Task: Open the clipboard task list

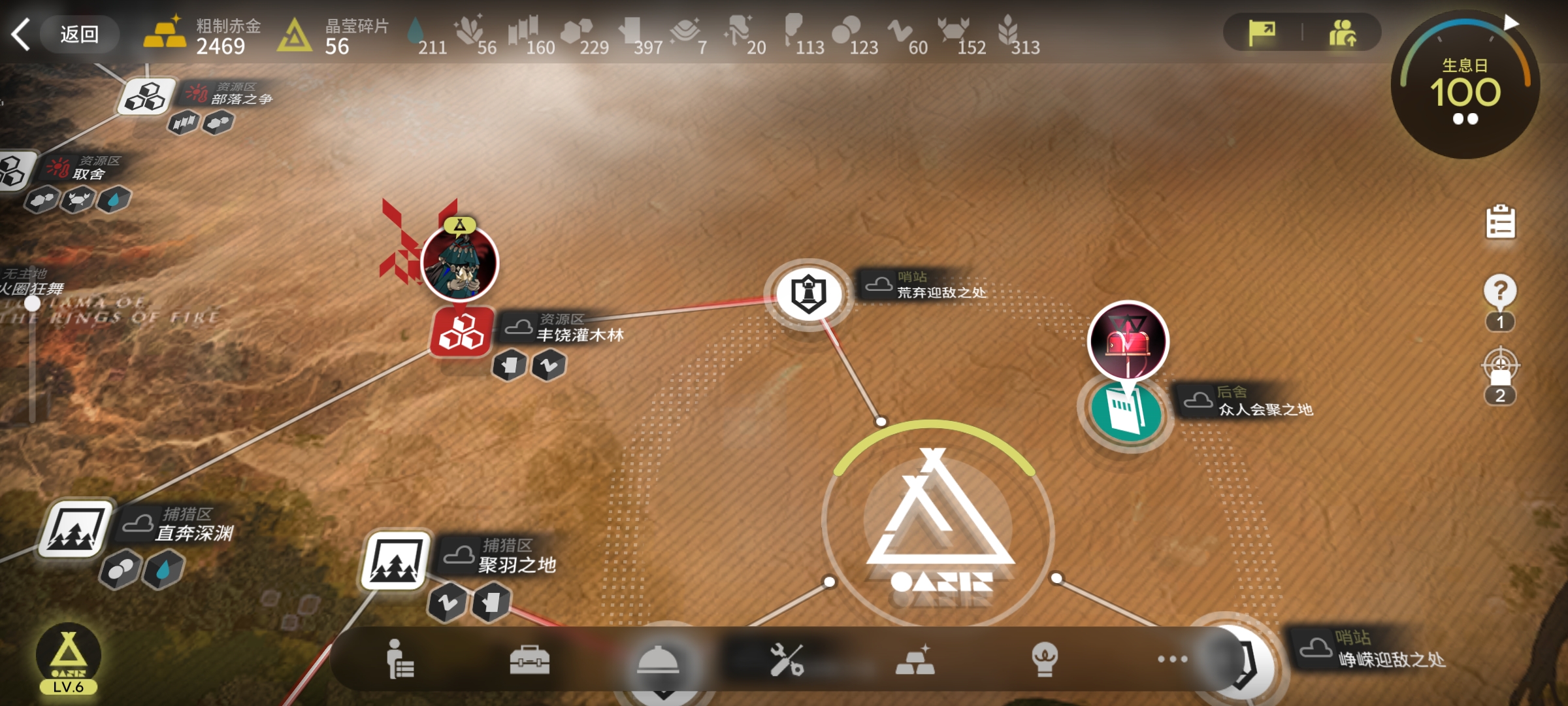Action: click(x=1500, y=222)
